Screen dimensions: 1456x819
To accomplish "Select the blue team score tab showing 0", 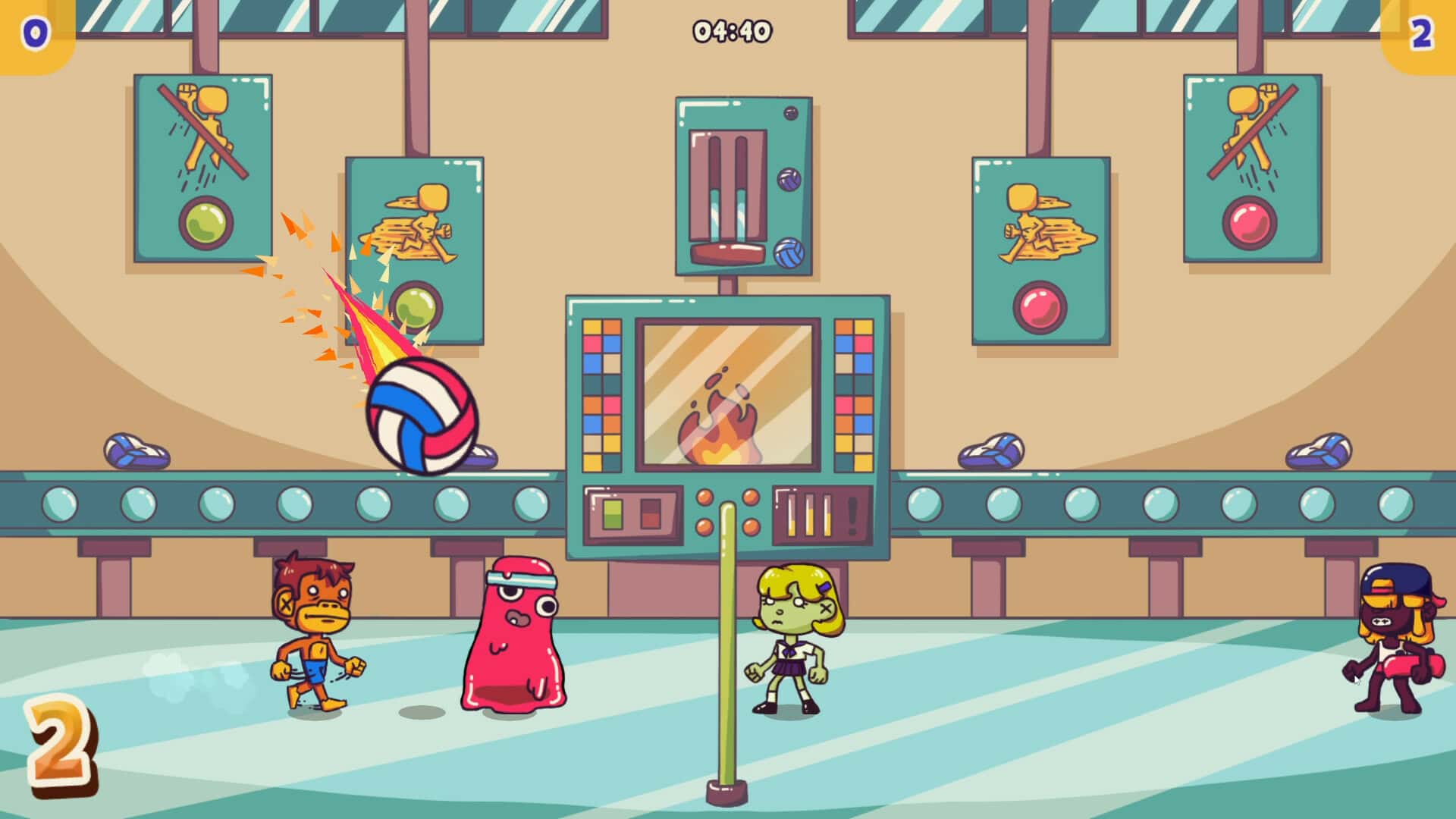I will (x=36, y=32).
